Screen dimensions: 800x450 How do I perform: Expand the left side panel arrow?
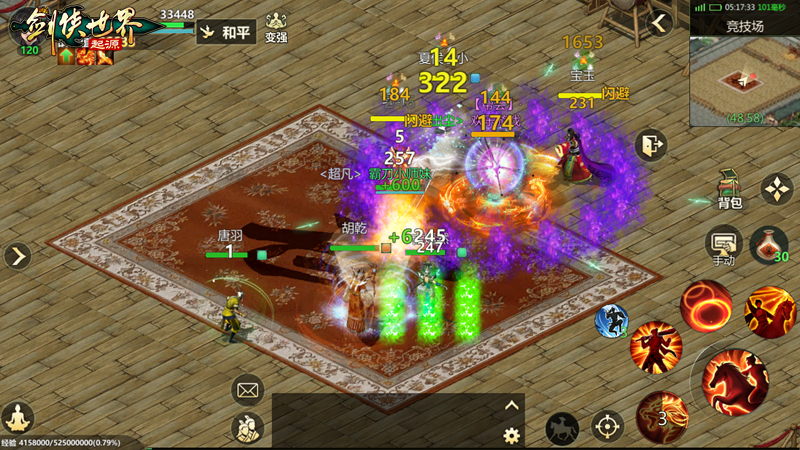(x=17, y=256)
